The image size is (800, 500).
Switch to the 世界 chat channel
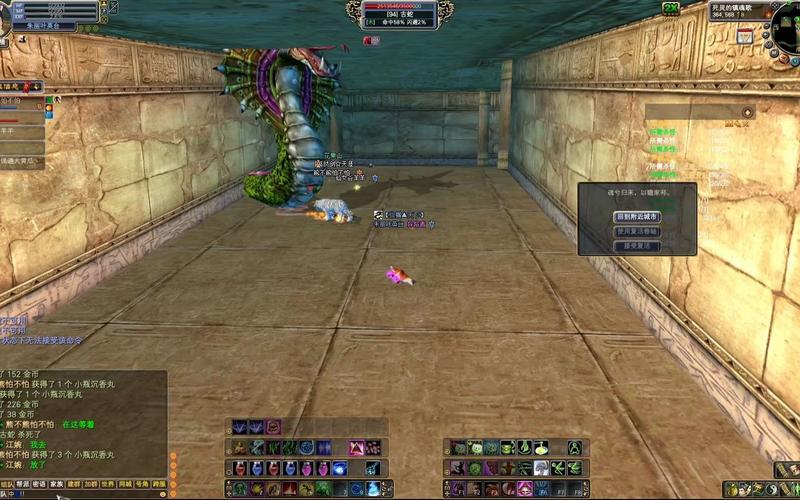click(108, 483)
